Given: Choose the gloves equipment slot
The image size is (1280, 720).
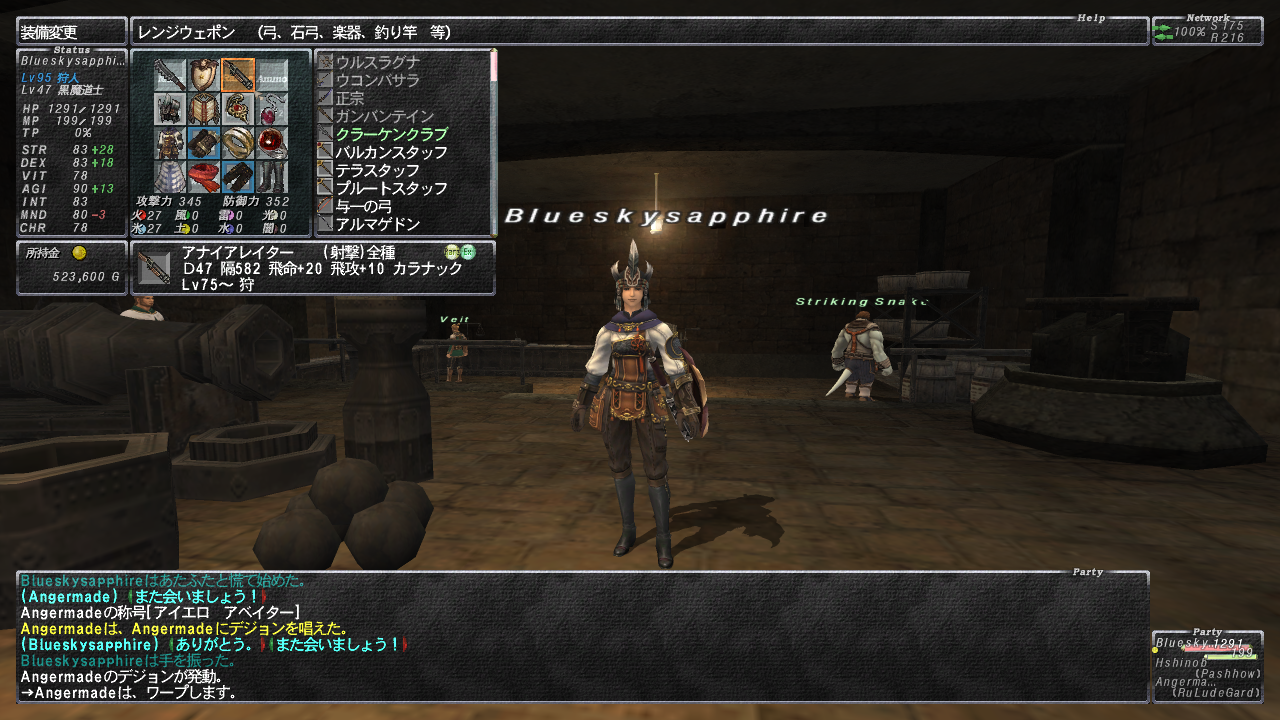Looking at the screenshot, I should tap(204, 143).
